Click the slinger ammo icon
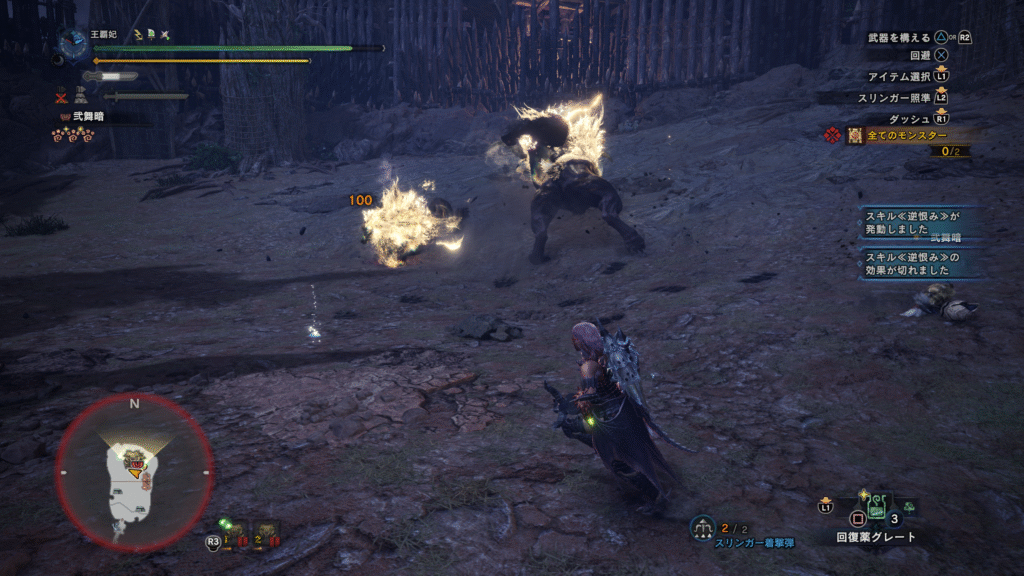The image size is (1024, 576). tap(702, 525)
